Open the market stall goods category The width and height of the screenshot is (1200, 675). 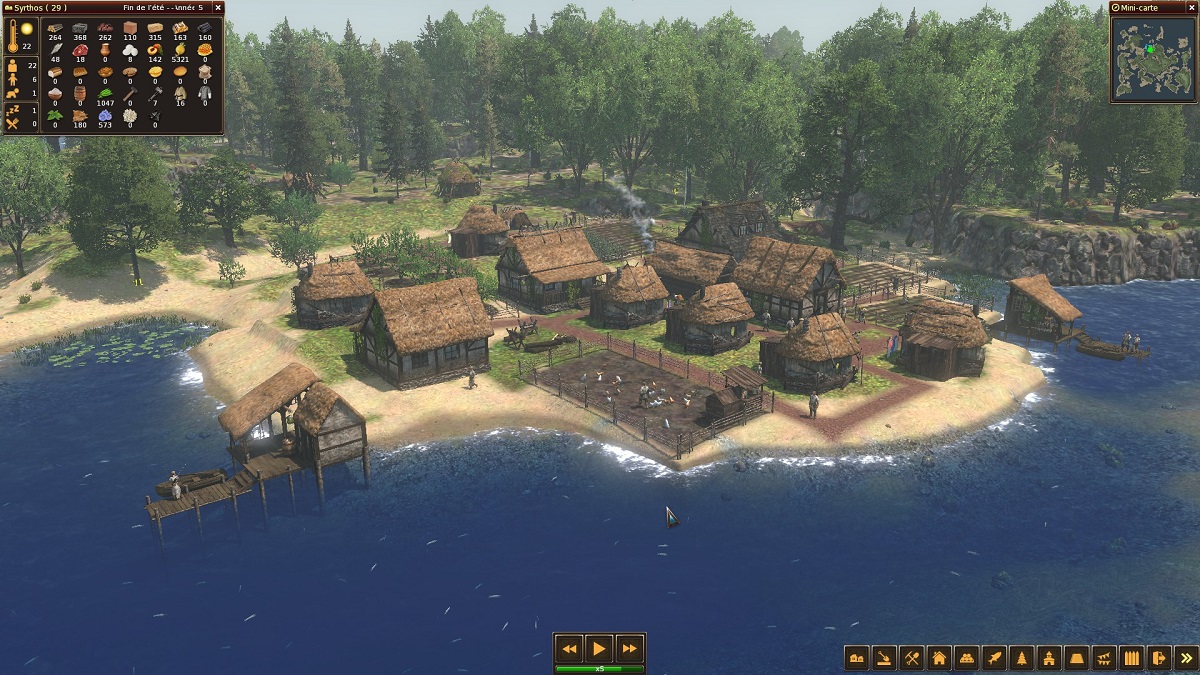pyautogui.click(x=966, y=657)
